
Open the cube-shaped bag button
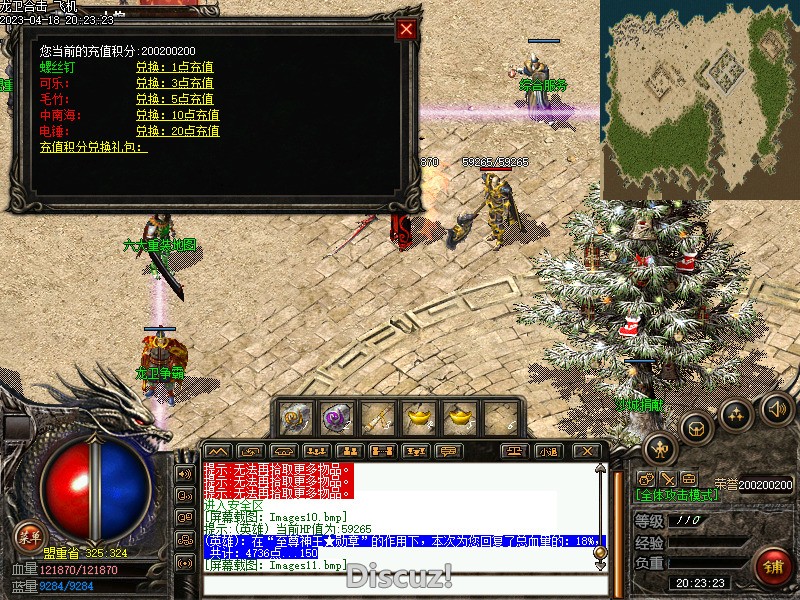[x=696, y=428]
